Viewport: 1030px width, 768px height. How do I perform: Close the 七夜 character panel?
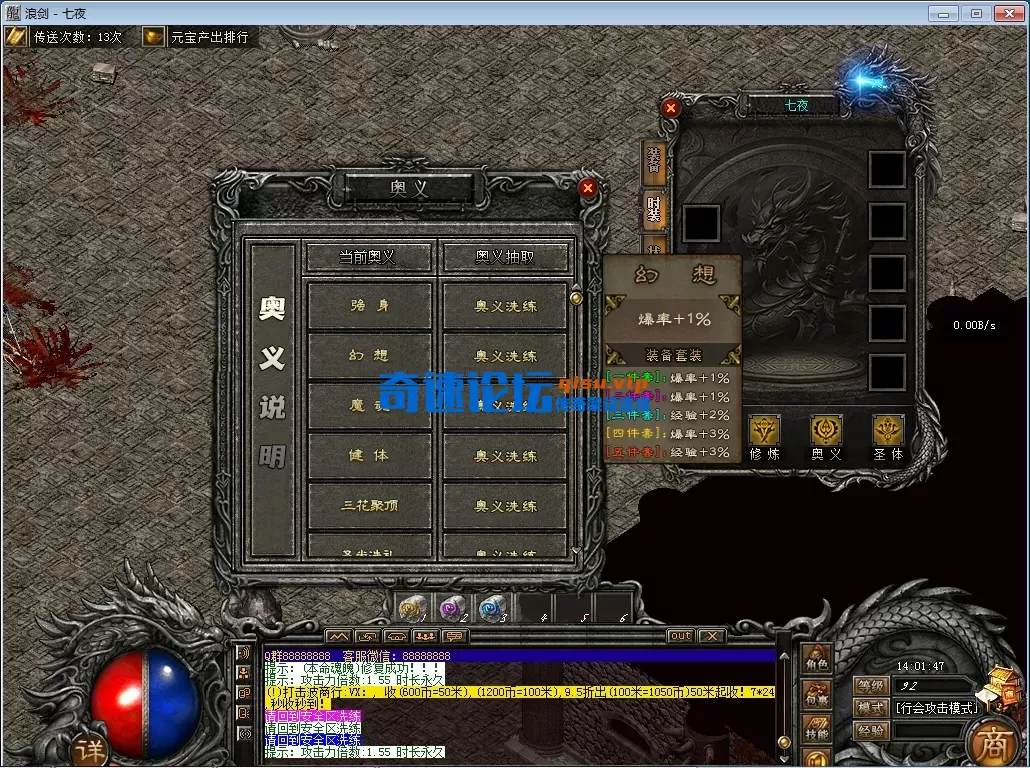point(671,107)
